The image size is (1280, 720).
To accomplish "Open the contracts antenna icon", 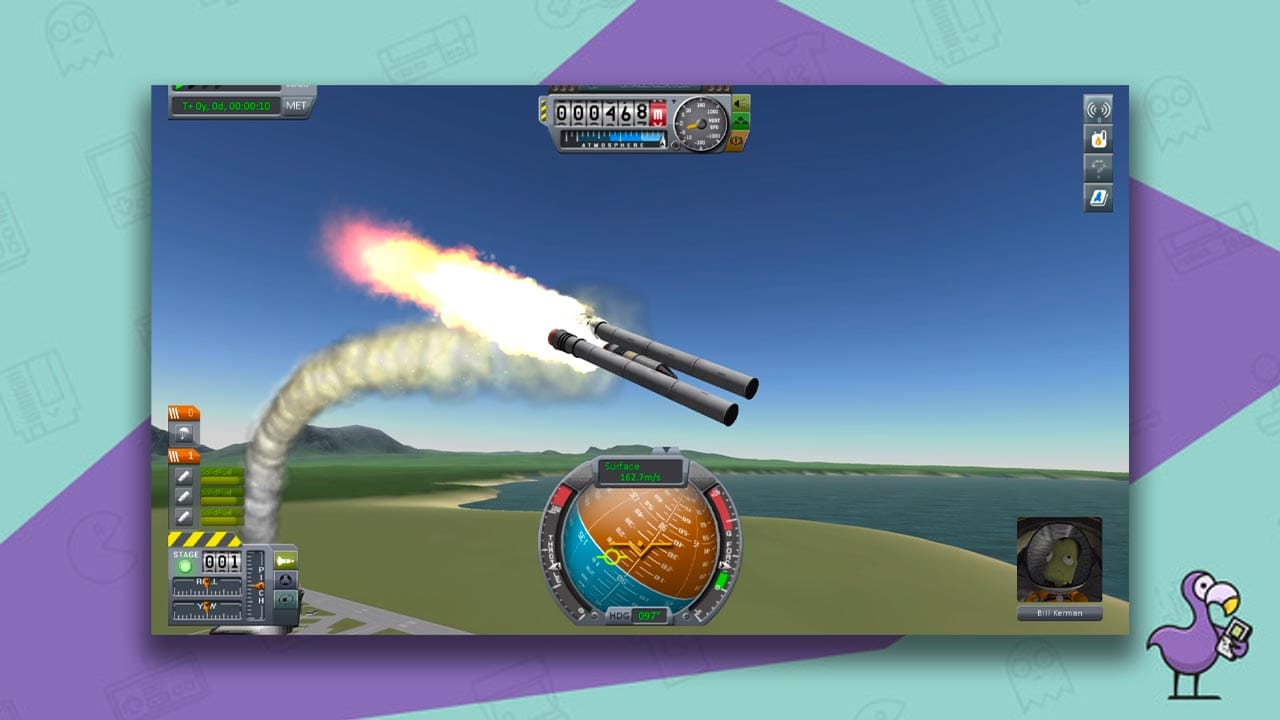I will click(x=1098, y=108).
